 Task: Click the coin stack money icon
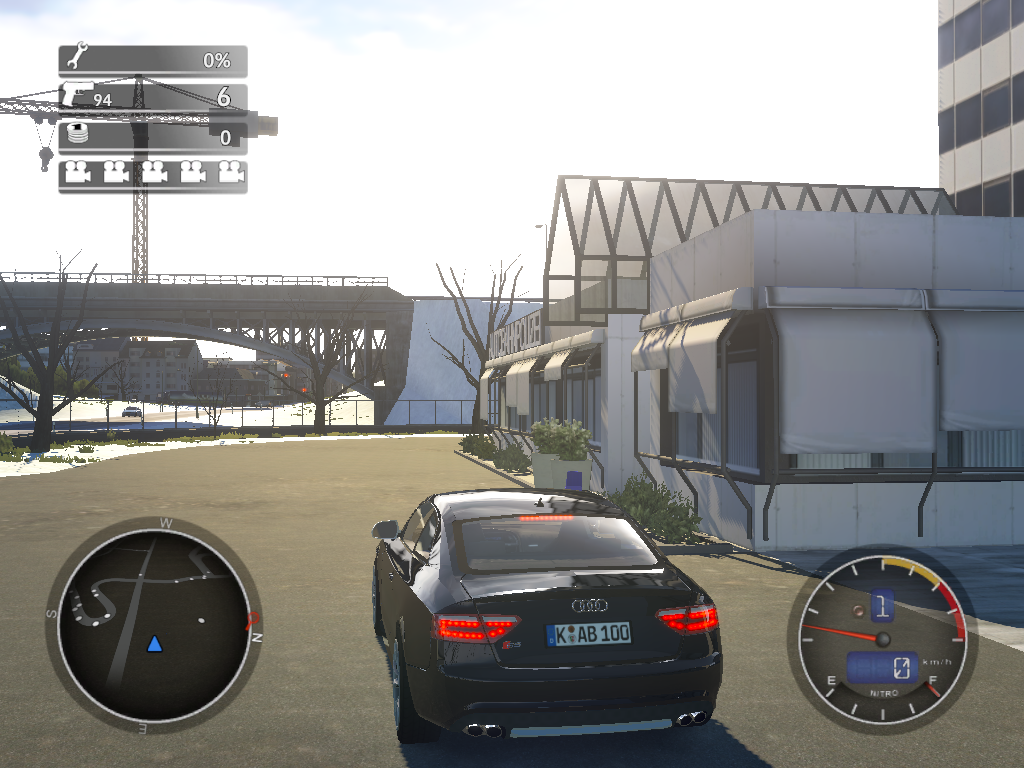click(x=77, y=133)
